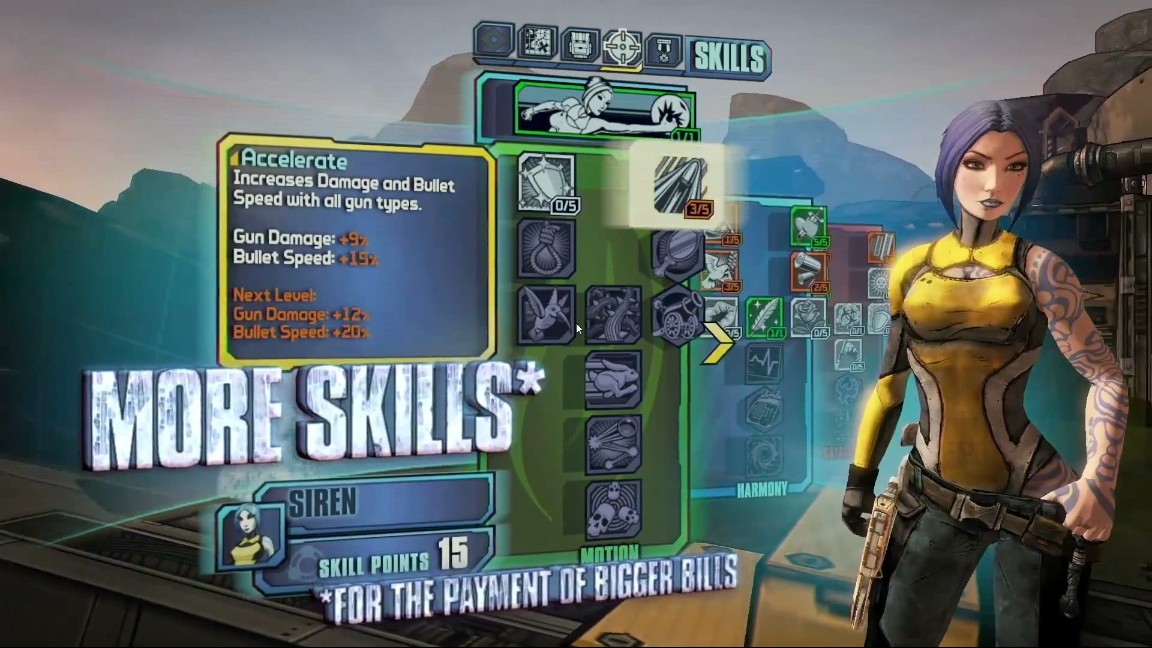The width and height of the screenshot is (1152, 648).
Task: Select the thorny vines skill icon
Action: [613, 314]
